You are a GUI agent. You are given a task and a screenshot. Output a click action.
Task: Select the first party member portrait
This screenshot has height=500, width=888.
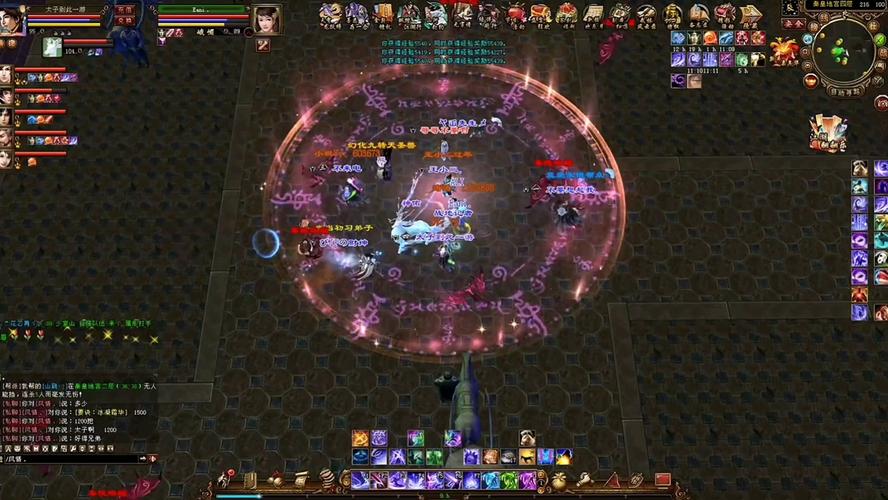(x=6, y=75)
